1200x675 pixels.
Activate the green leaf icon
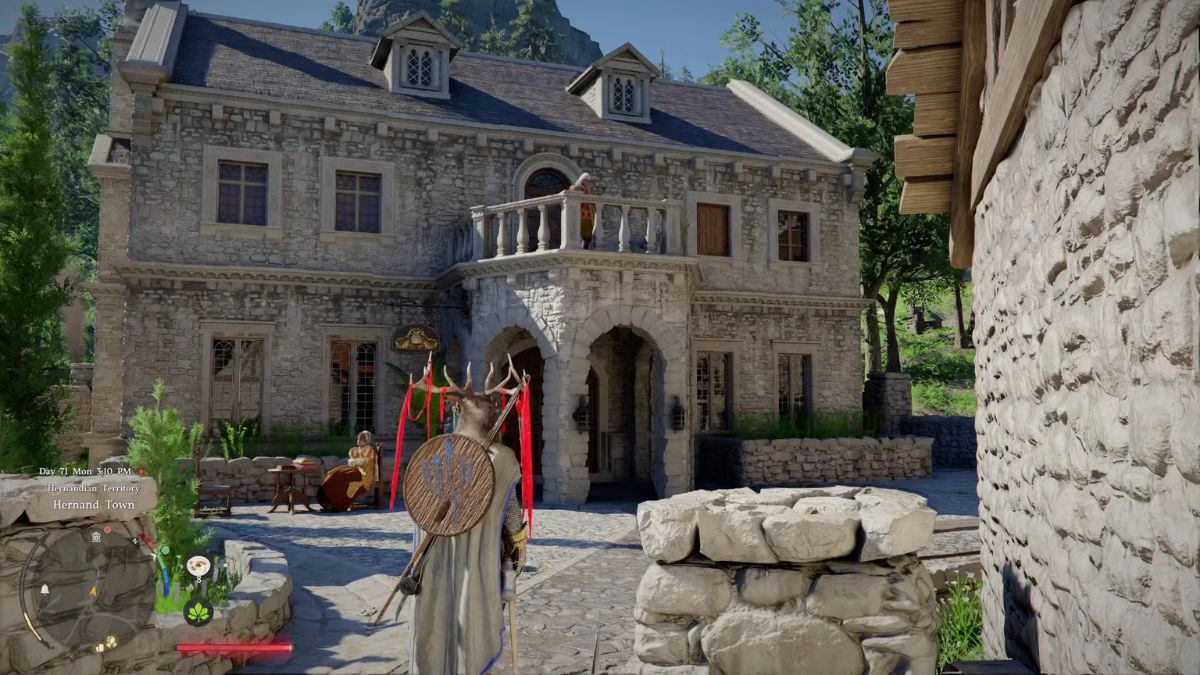click(198, 611)
